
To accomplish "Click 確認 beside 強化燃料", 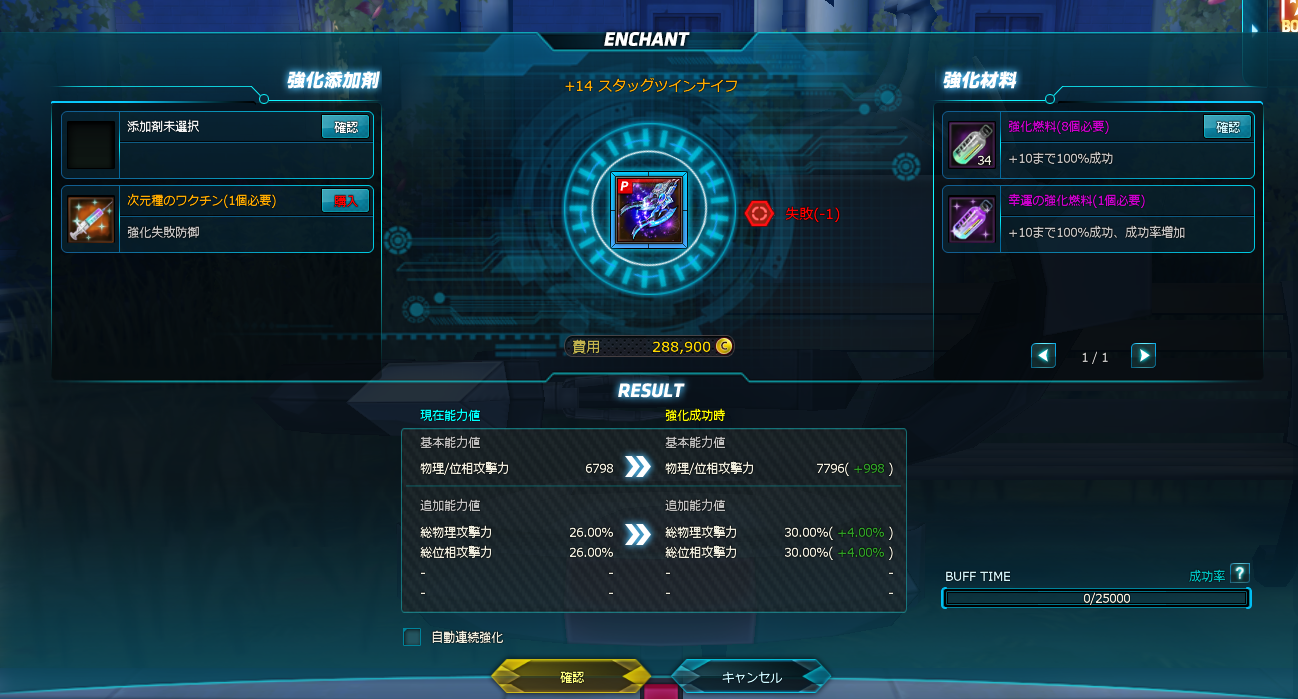I will pyautogui.click(x=1227, y=127).
